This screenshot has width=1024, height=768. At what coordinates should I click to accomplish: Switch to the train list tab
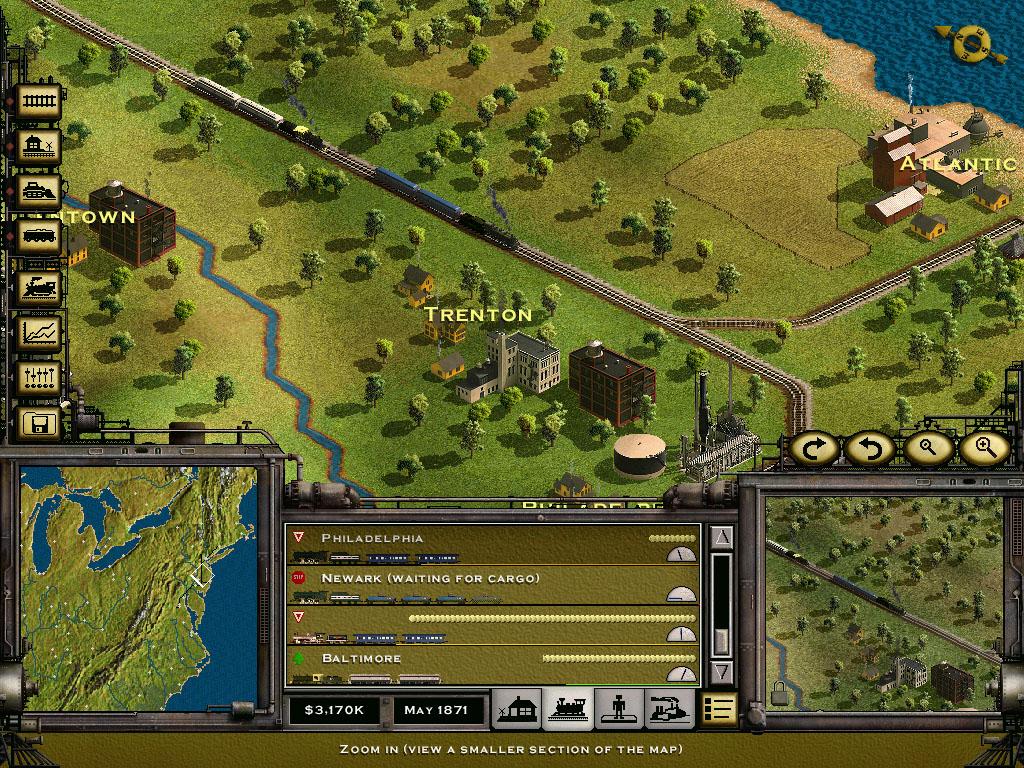[569, 709]
